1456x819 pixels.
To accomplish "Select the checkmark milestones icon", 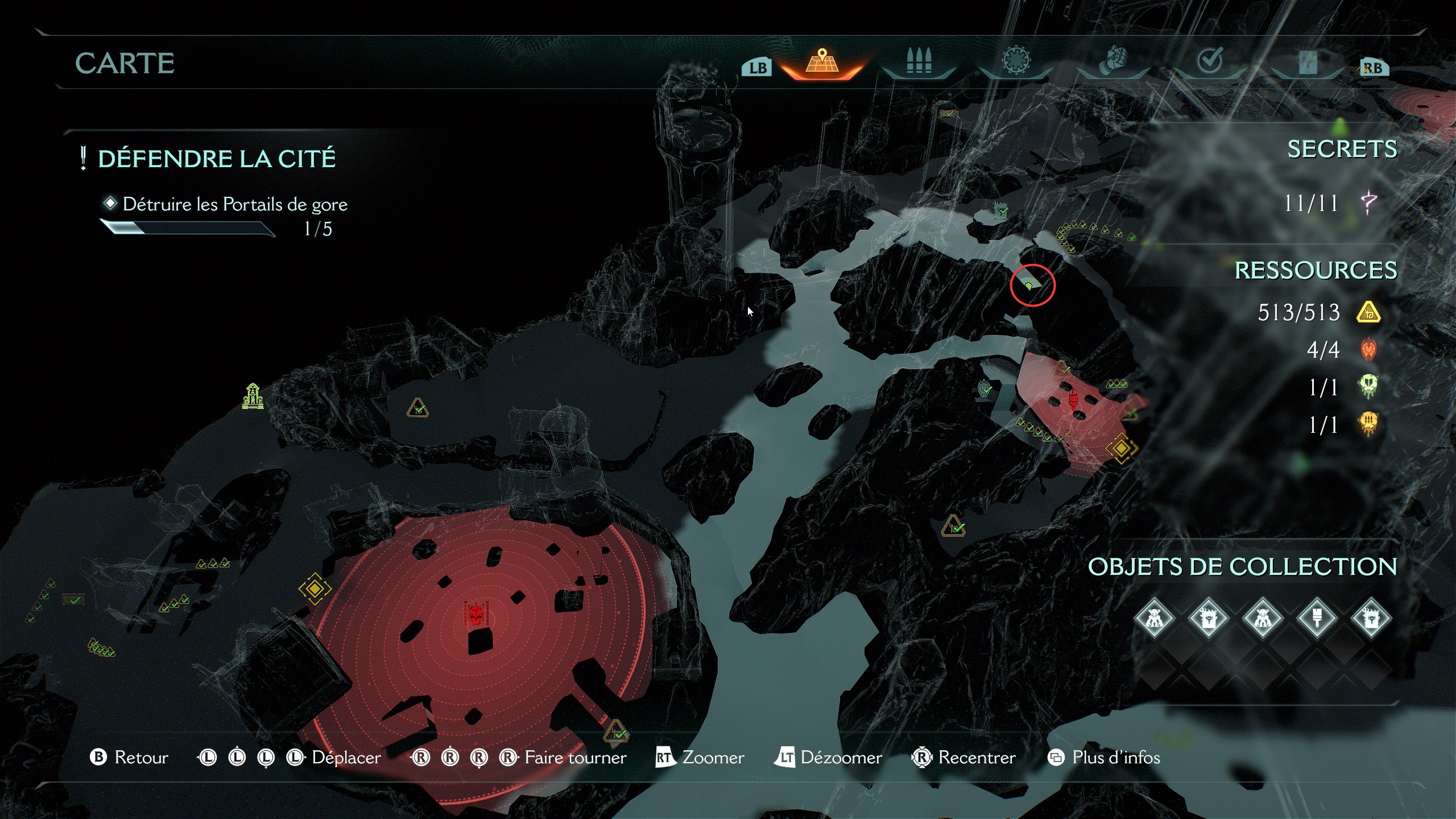I will coord(1210,61).
